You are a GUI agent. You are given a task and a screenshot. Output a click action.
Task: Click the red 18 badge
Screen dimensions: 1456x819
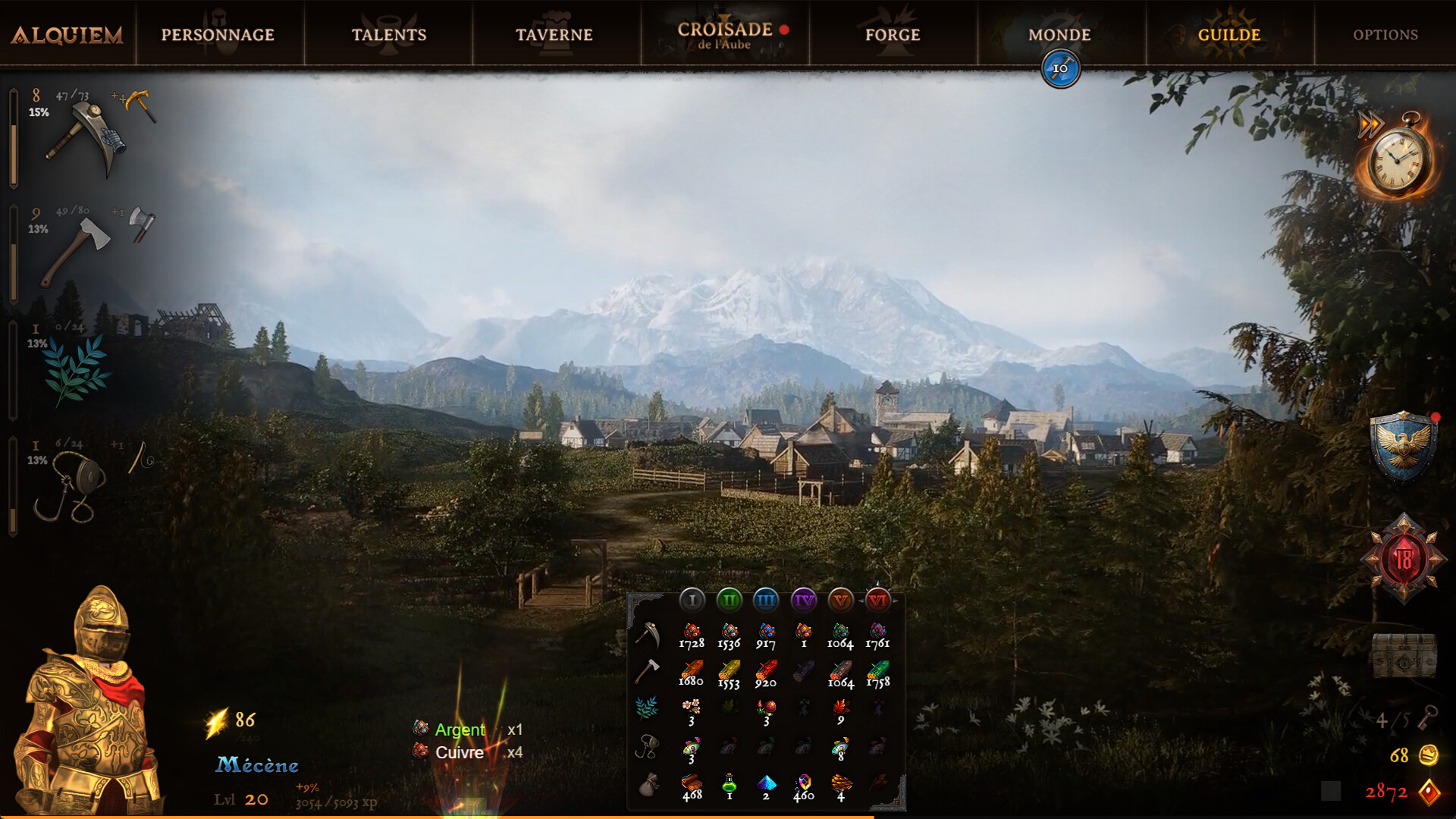[x=1404, y=559]
